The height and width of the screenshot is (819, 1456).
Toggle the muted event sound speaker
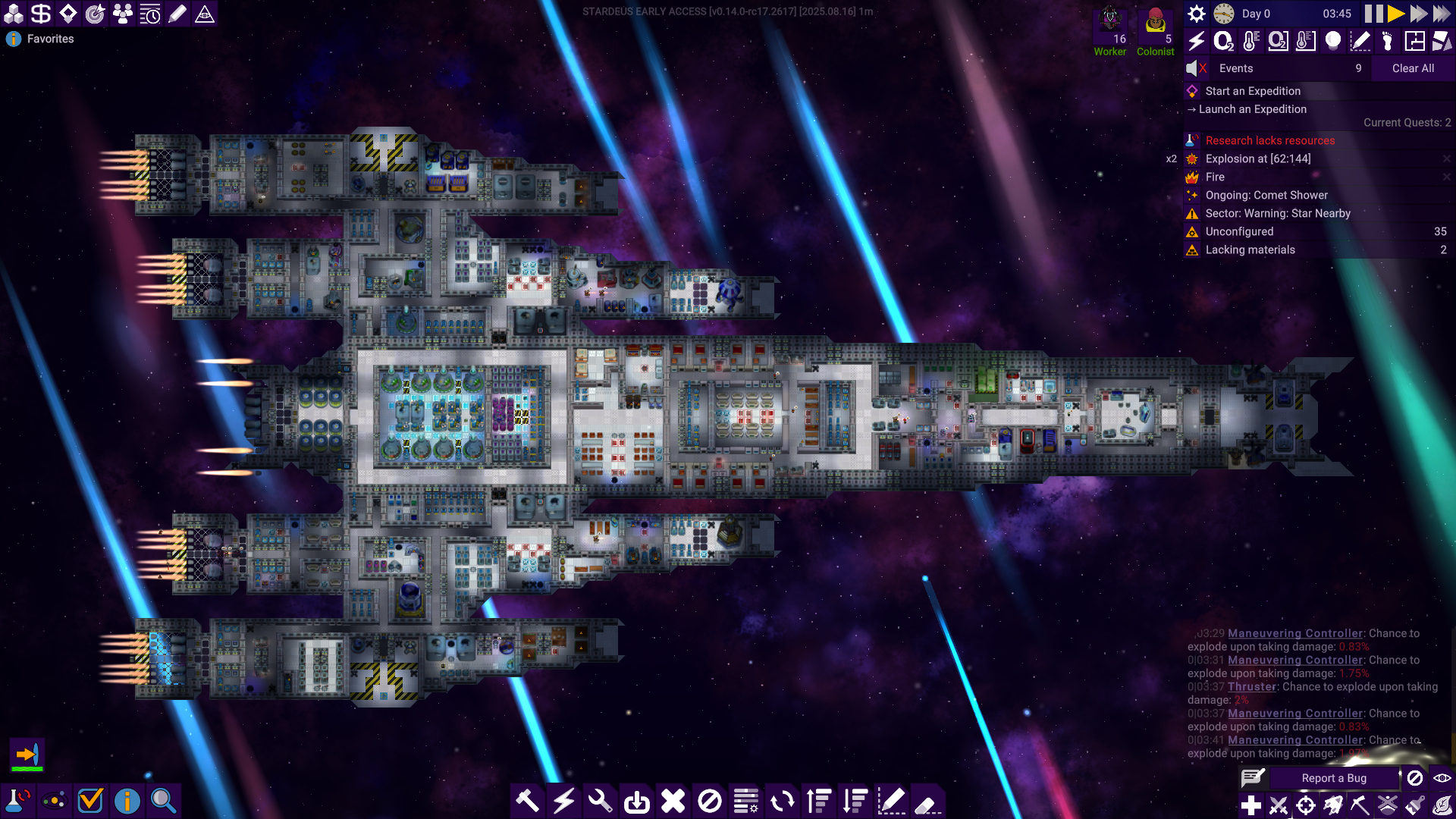coord(1196,68)
